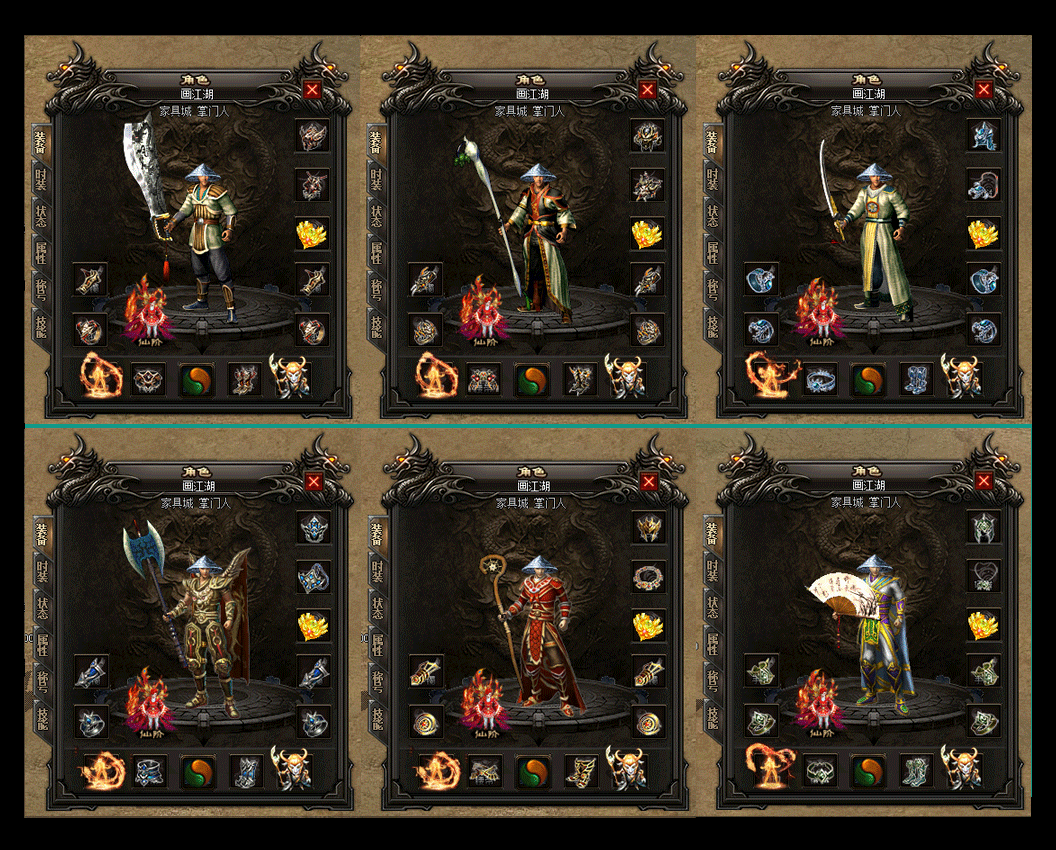Viewport: 1056px width, 850px height.
Task: Select the helmet slot in the broadsword warrior panel
Action: [312, 136]
